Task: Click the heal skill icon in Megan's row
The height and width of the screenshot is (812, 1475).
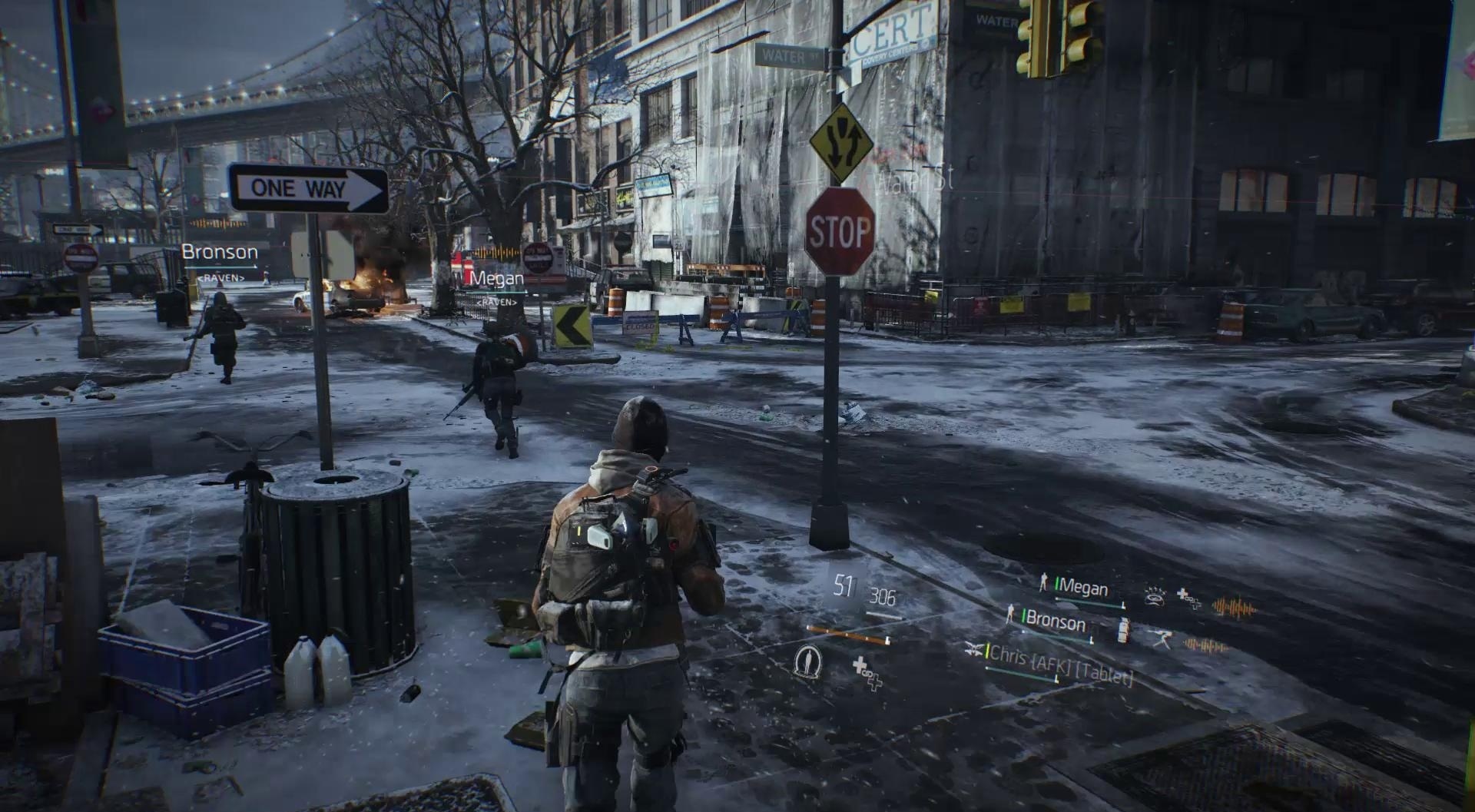Action: coord(1190,601)
